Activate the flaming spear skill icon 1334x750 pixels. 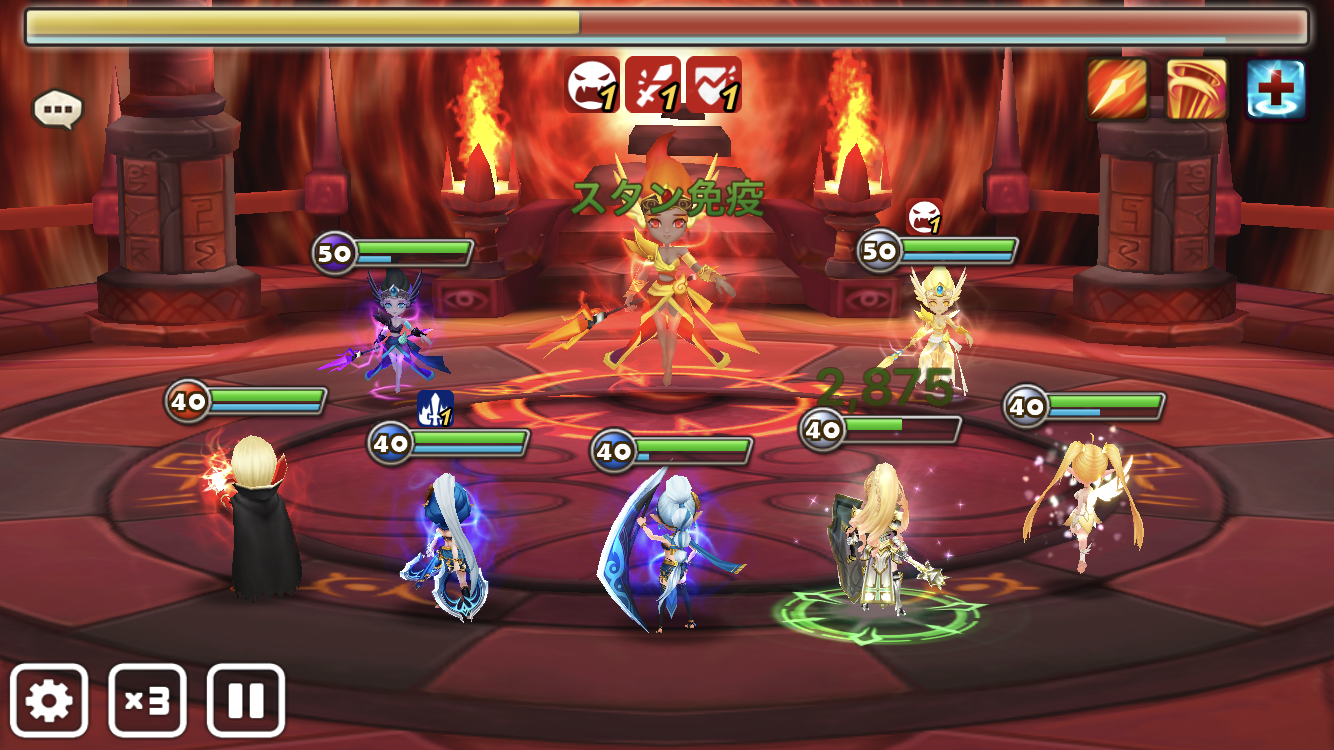click(x=1117, y=89)
